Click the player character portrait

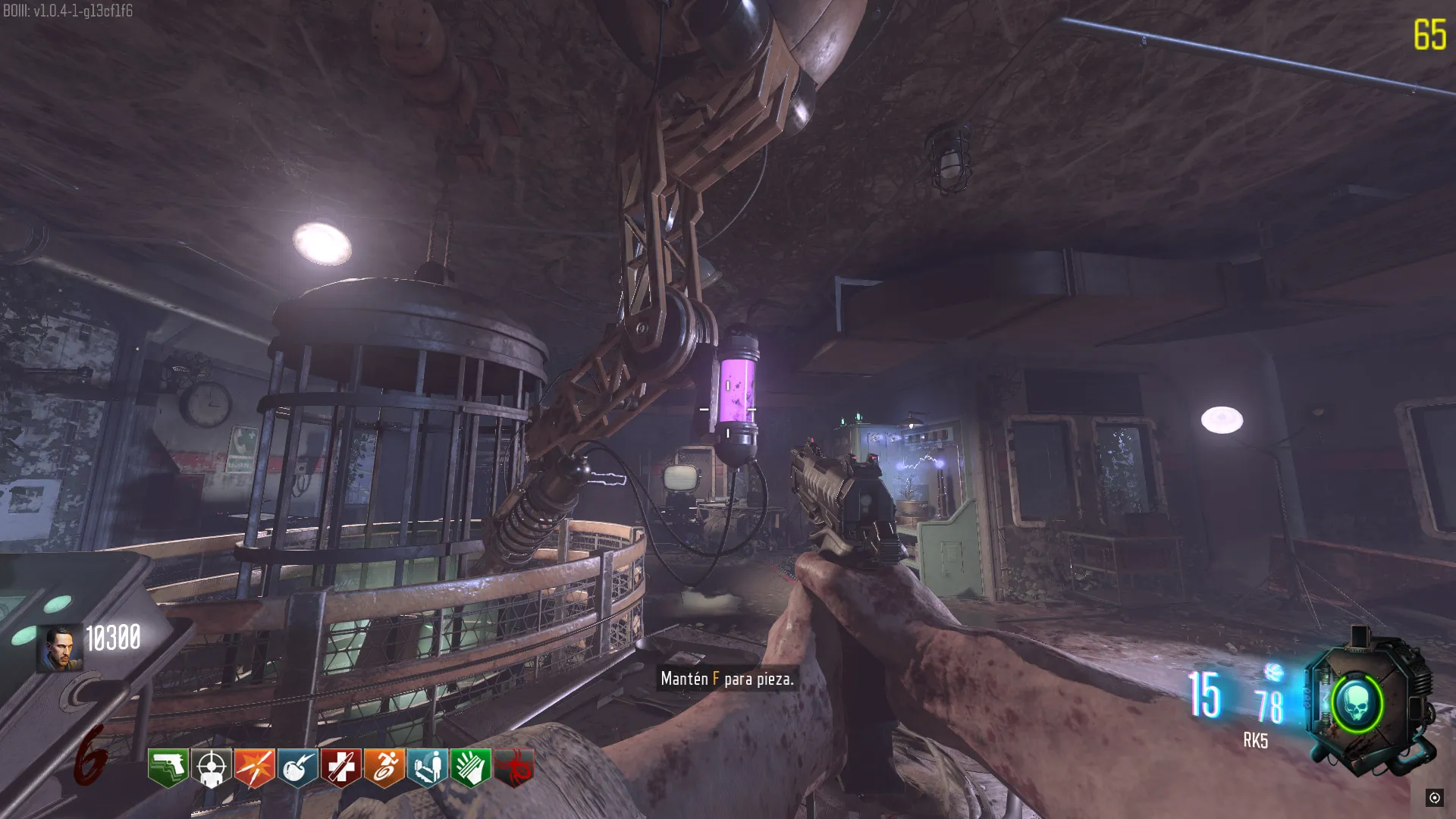[60, 648]
